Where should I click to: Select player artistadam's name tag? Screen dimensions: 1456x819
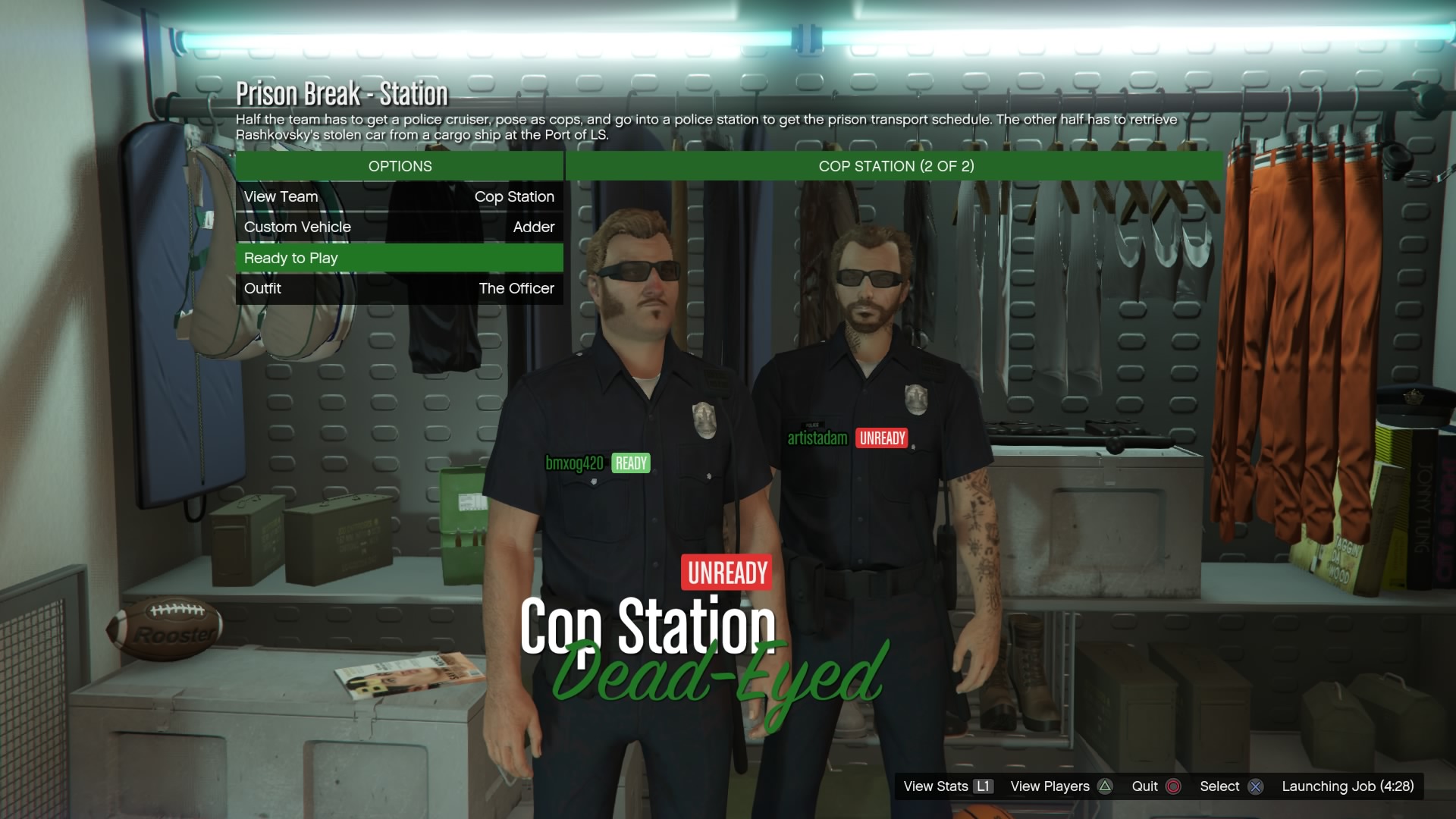pyautogui.click(x=817, y=438)
